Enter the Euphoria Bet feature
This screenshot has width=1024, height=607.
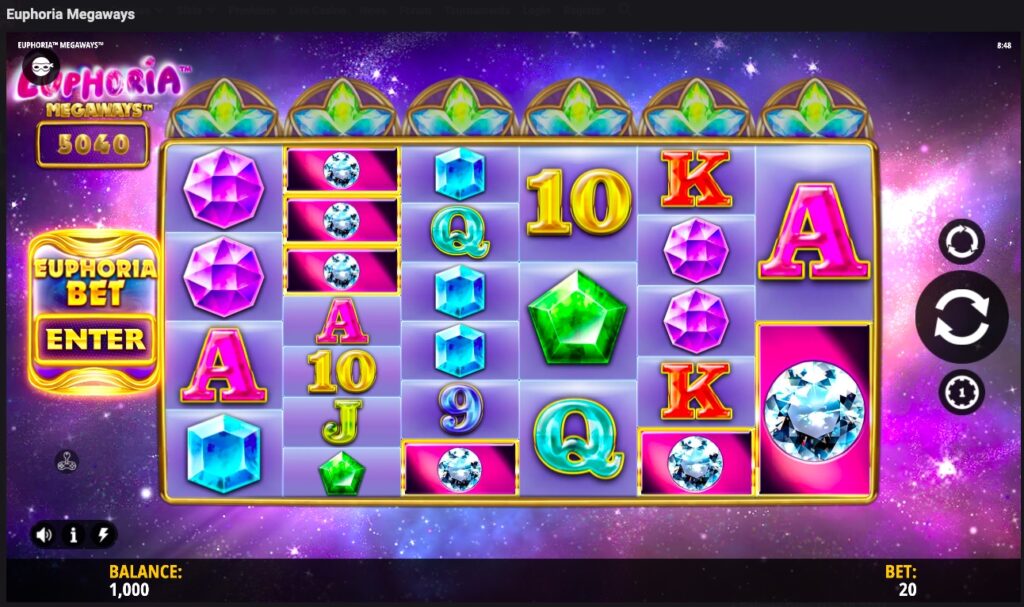(x=95, y=339)
